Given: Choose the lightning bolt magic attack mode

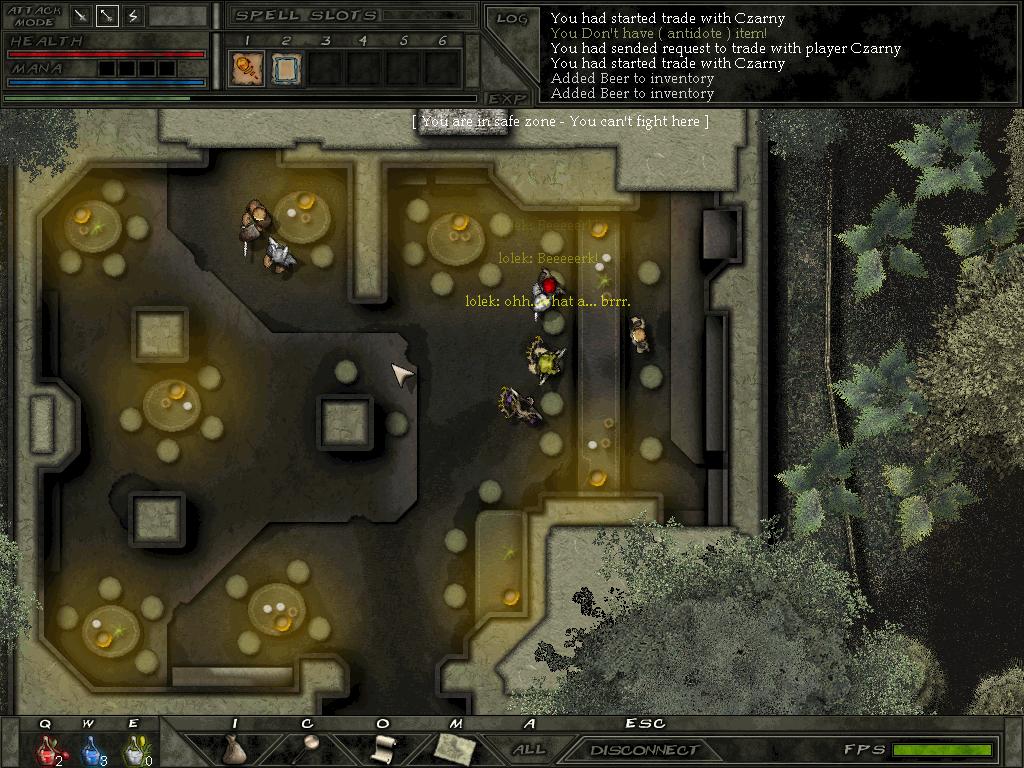Looking at the screenshot, I should coord(134,16).
